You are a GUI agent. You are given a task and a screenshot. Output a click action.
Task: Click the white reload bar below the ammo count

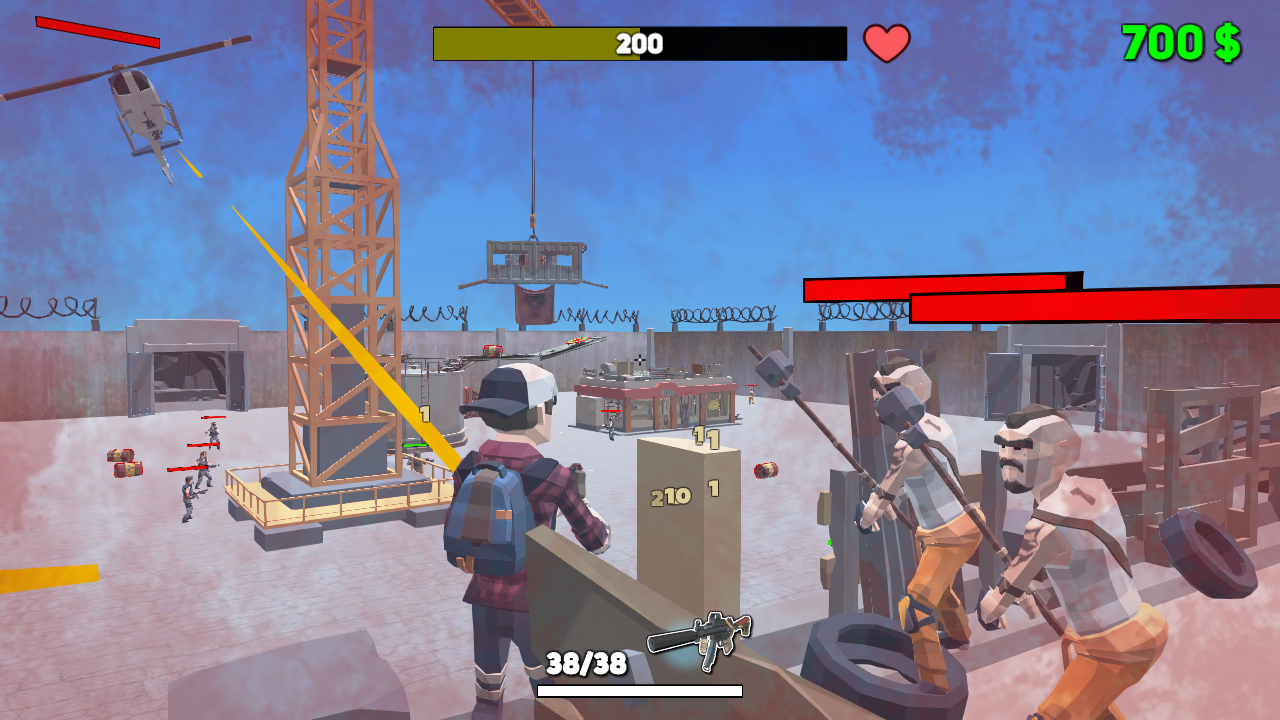coord(640,689)
